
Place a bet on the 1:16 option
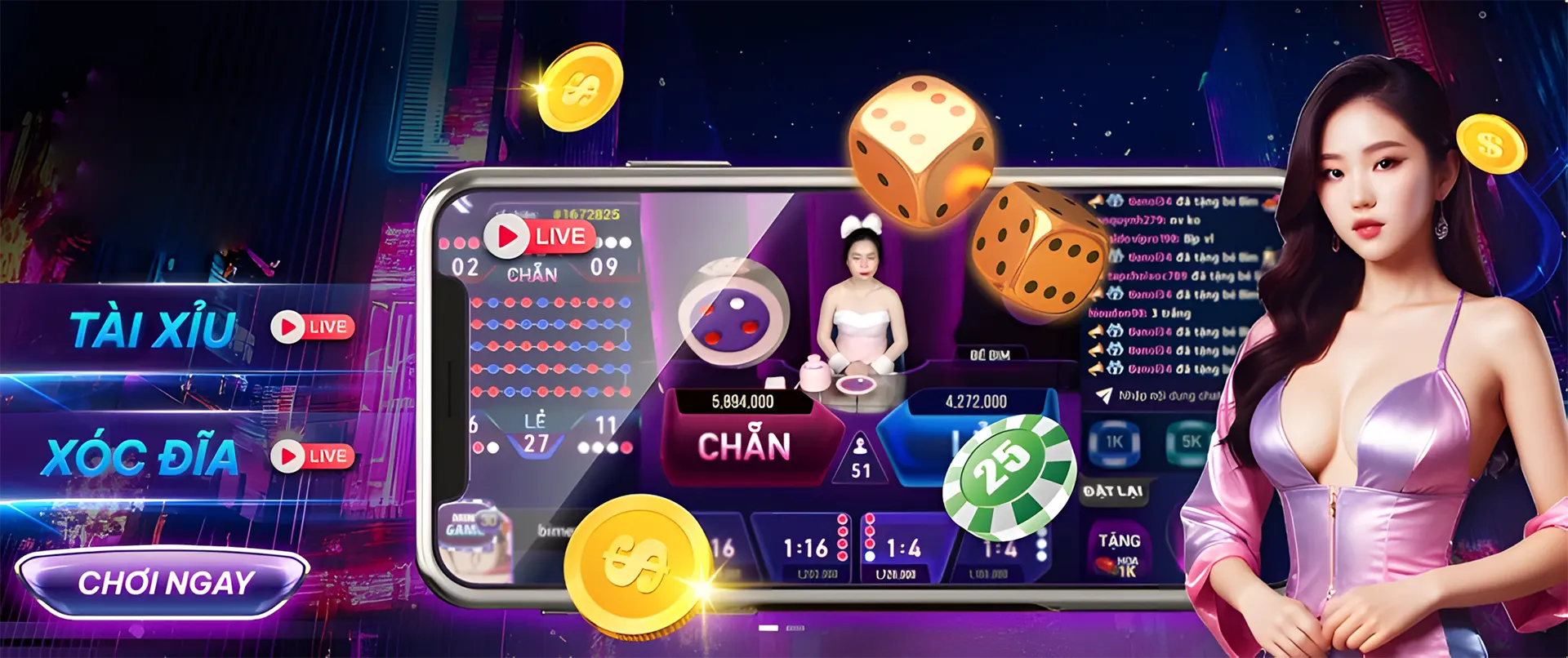click(805, 548)
